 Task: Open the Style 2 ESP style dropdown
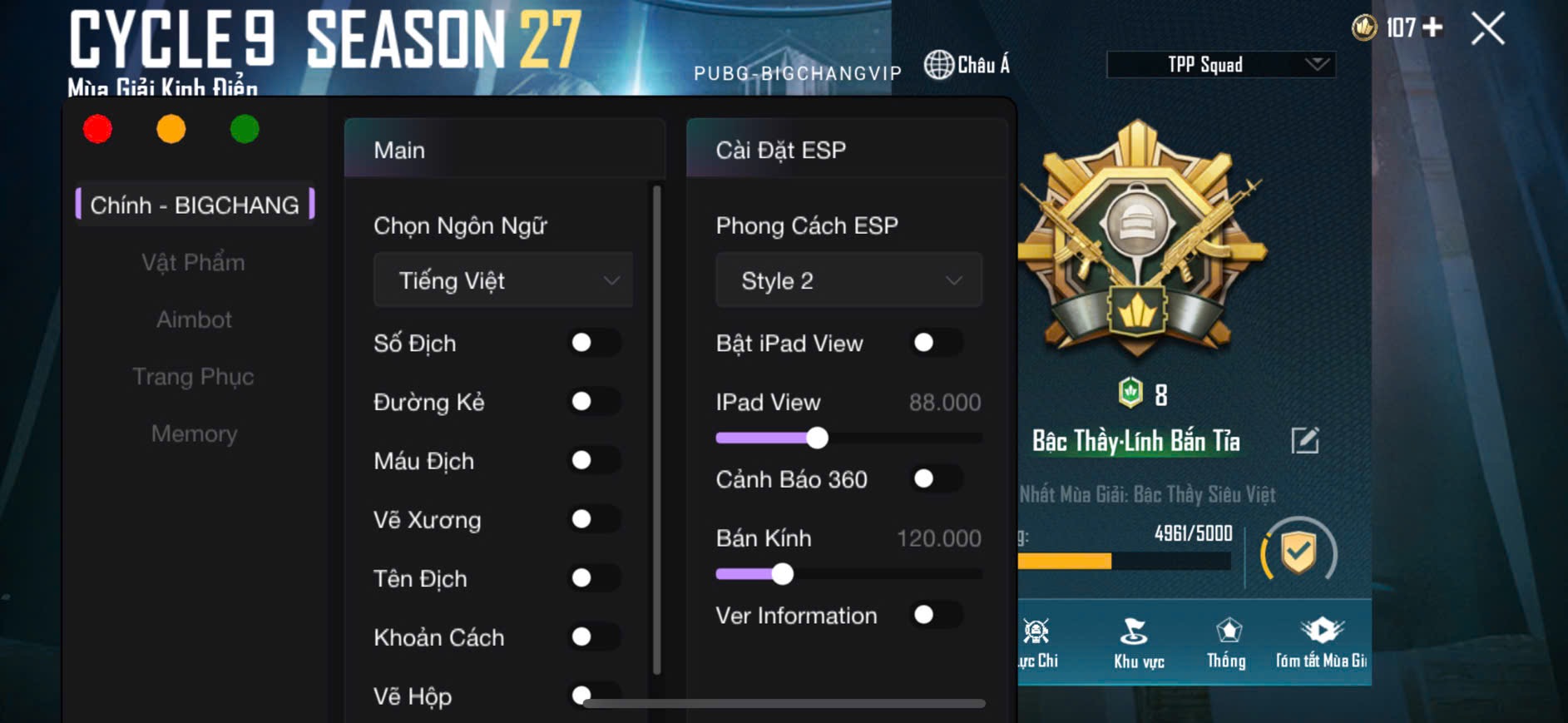pos(848,280)
